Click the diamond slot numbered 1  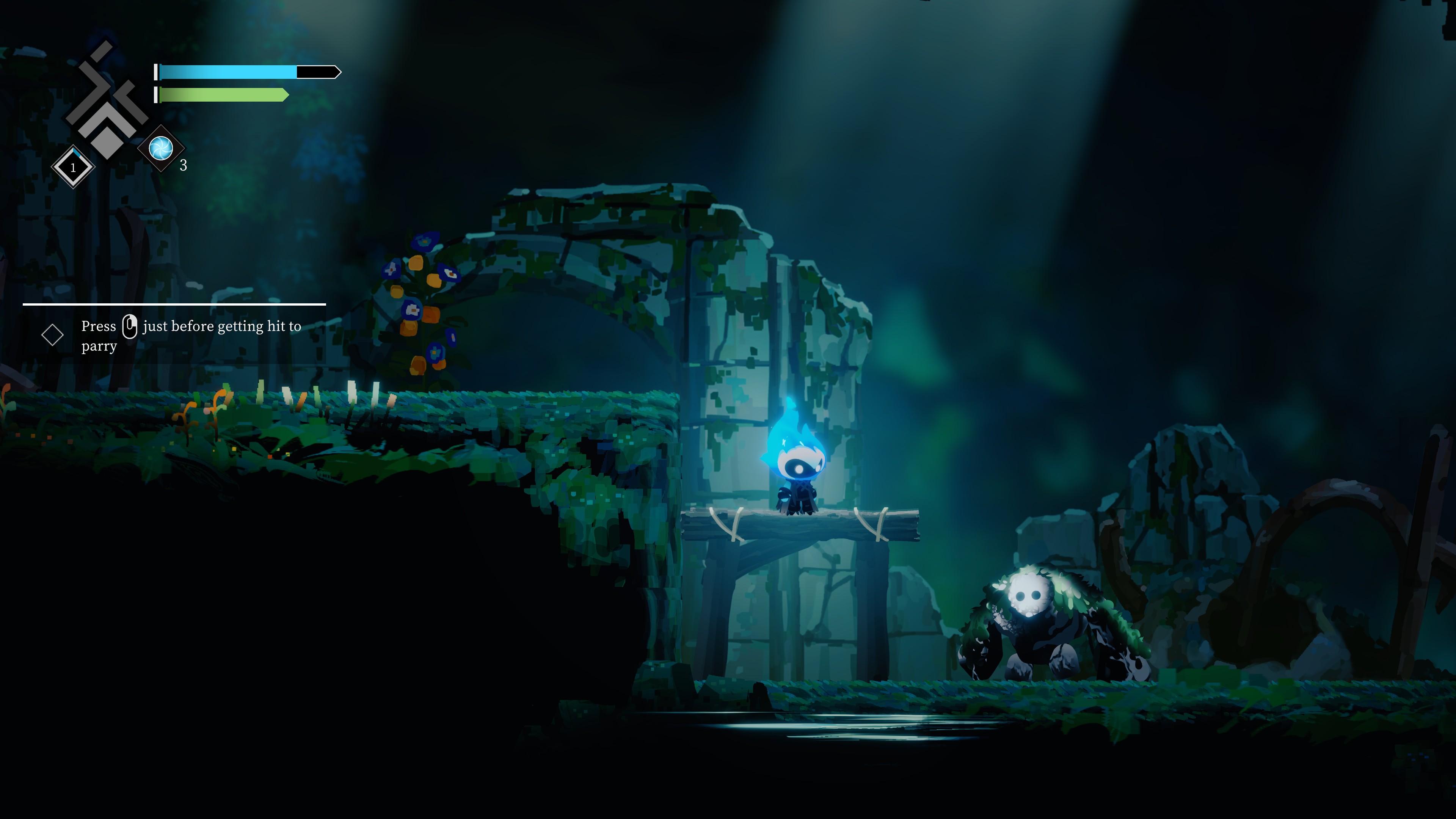pyautogui.click(x=73, y=167)
